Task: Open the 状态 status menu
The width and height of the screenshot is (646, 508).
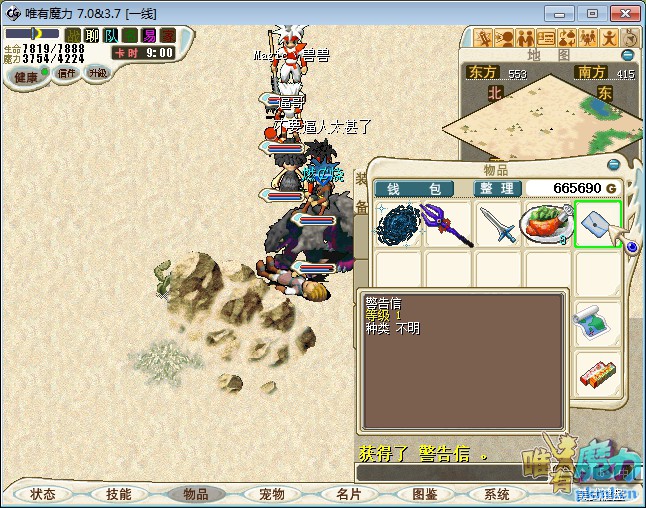Action: (x=43, y=494)
